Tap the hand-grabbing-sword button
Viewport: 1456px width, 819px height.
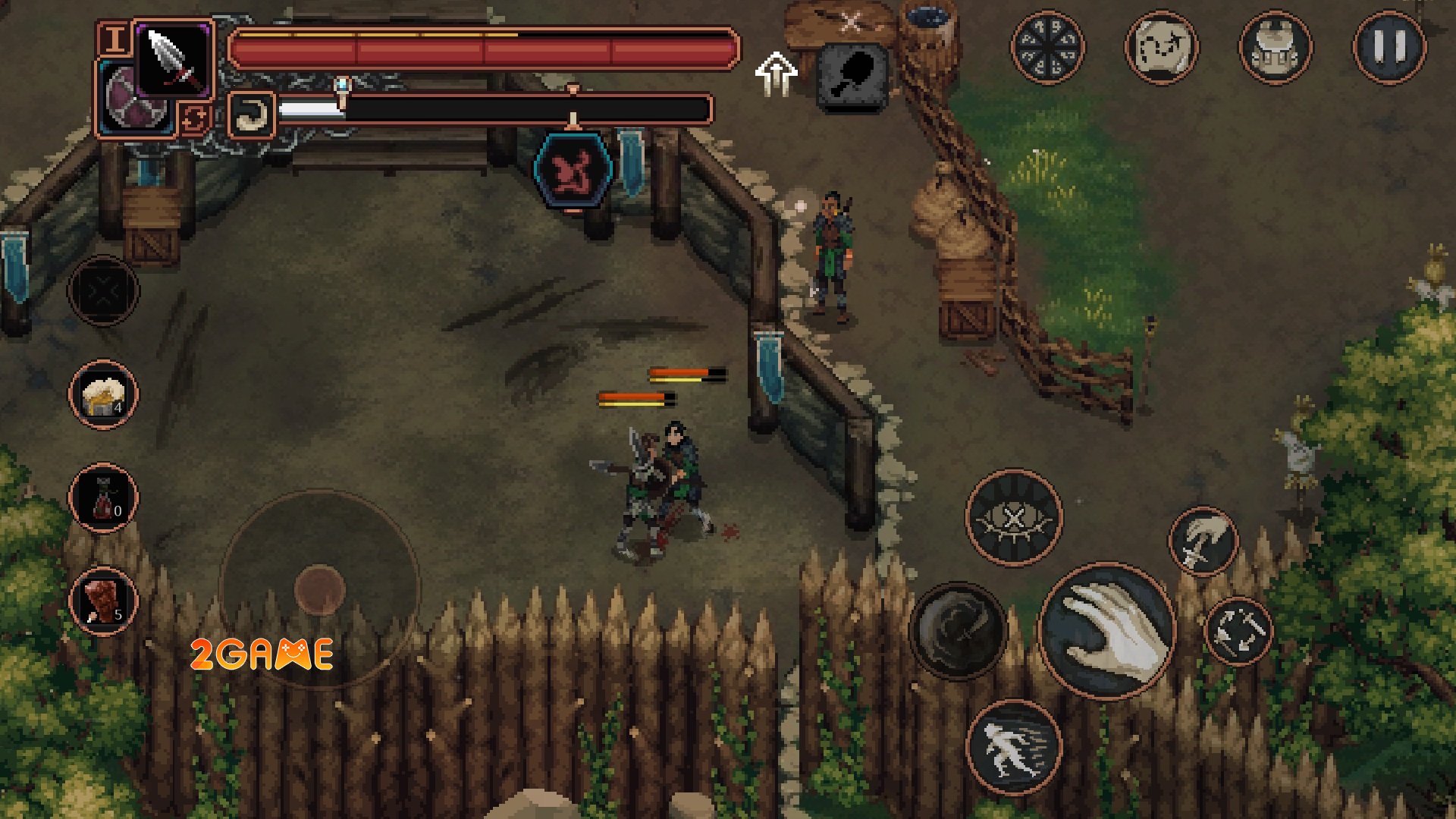point(1203,541)
